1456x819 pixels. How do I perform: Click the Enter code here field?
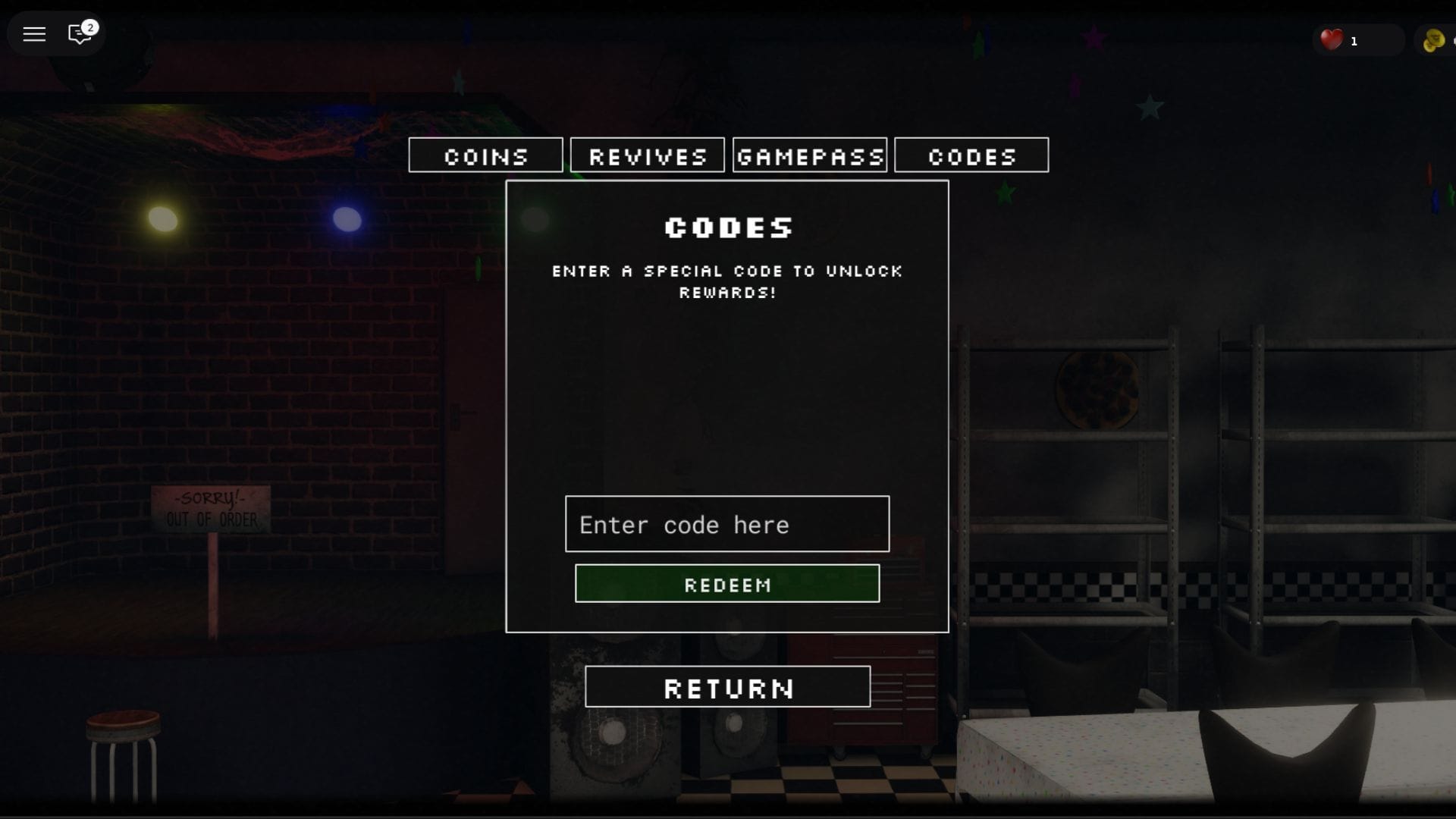[x=726, y=524]
